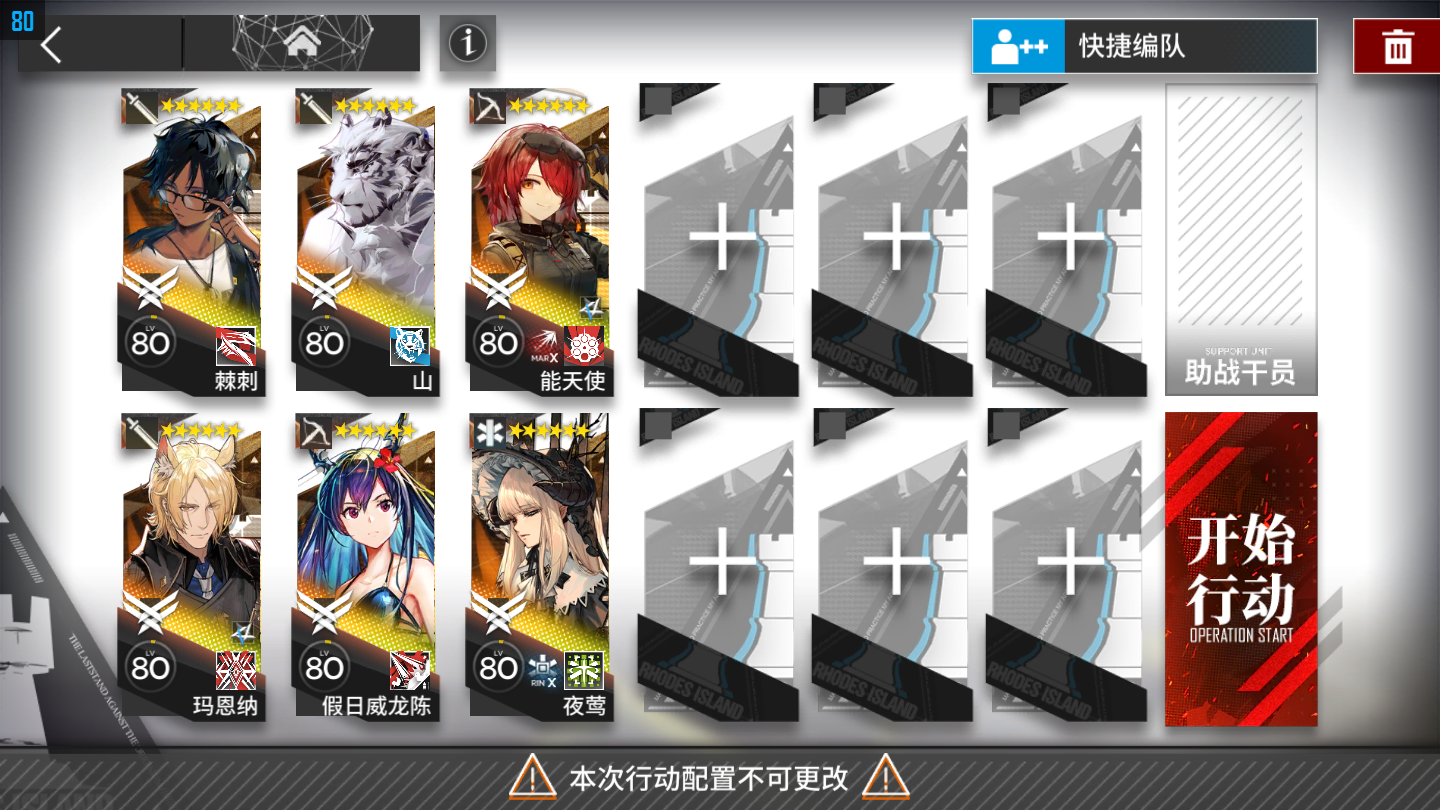
Task: Click the 快捷编队 person-plus icon
Action: click(1019, 45)
